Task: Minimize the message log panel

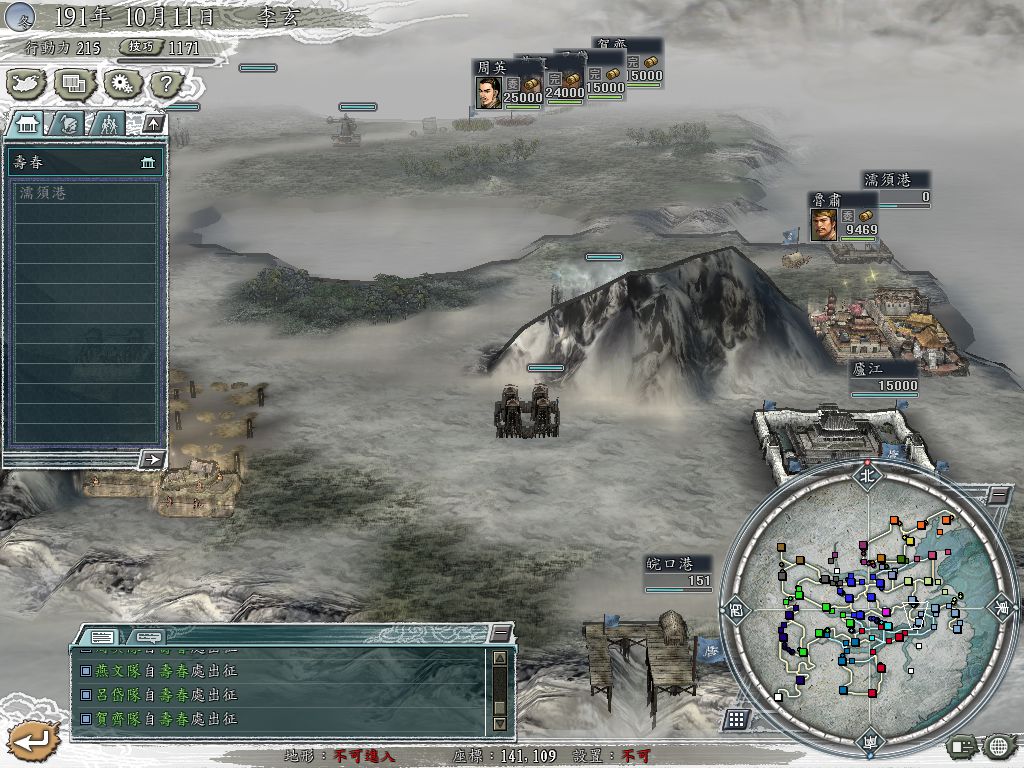Action: (x=500, y=634)
